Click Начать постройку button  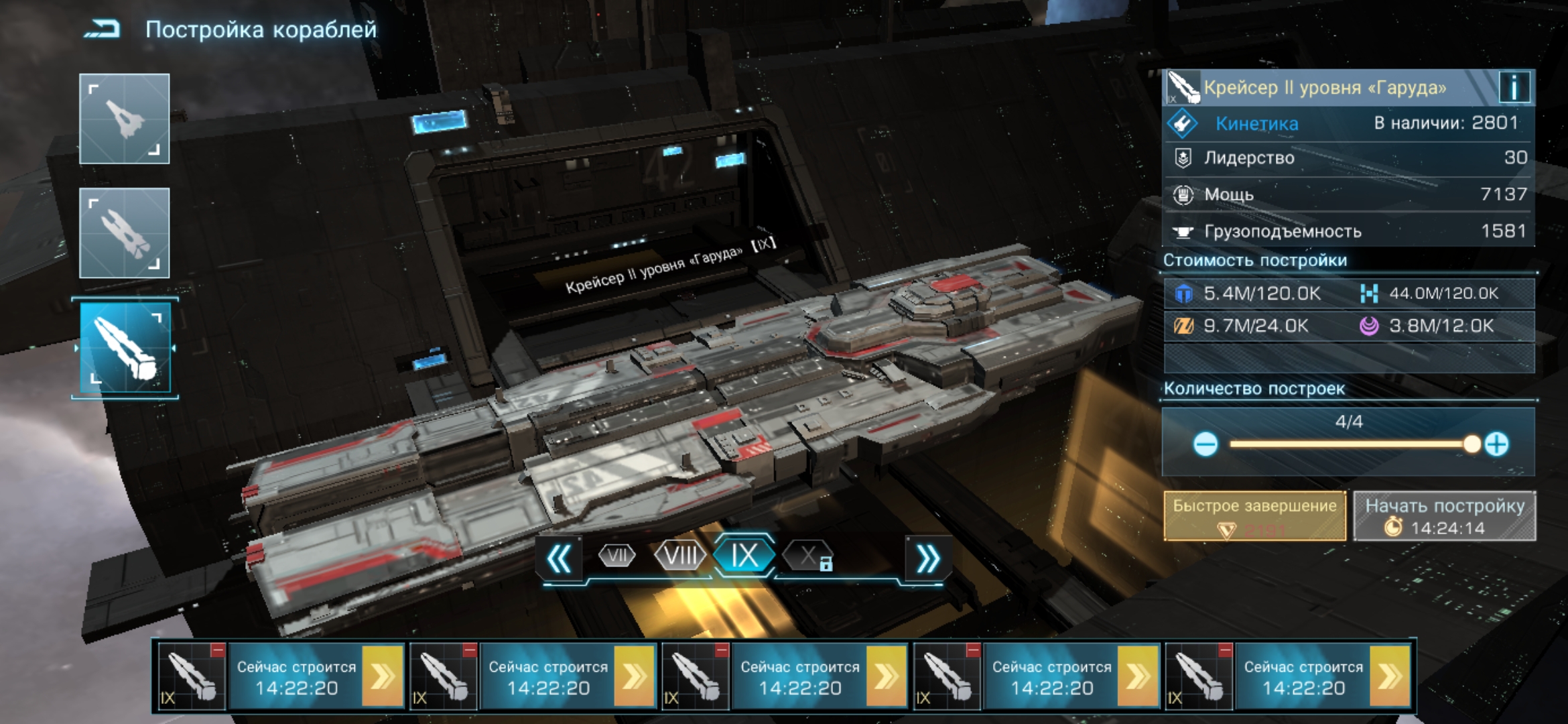pos(1445,516)
